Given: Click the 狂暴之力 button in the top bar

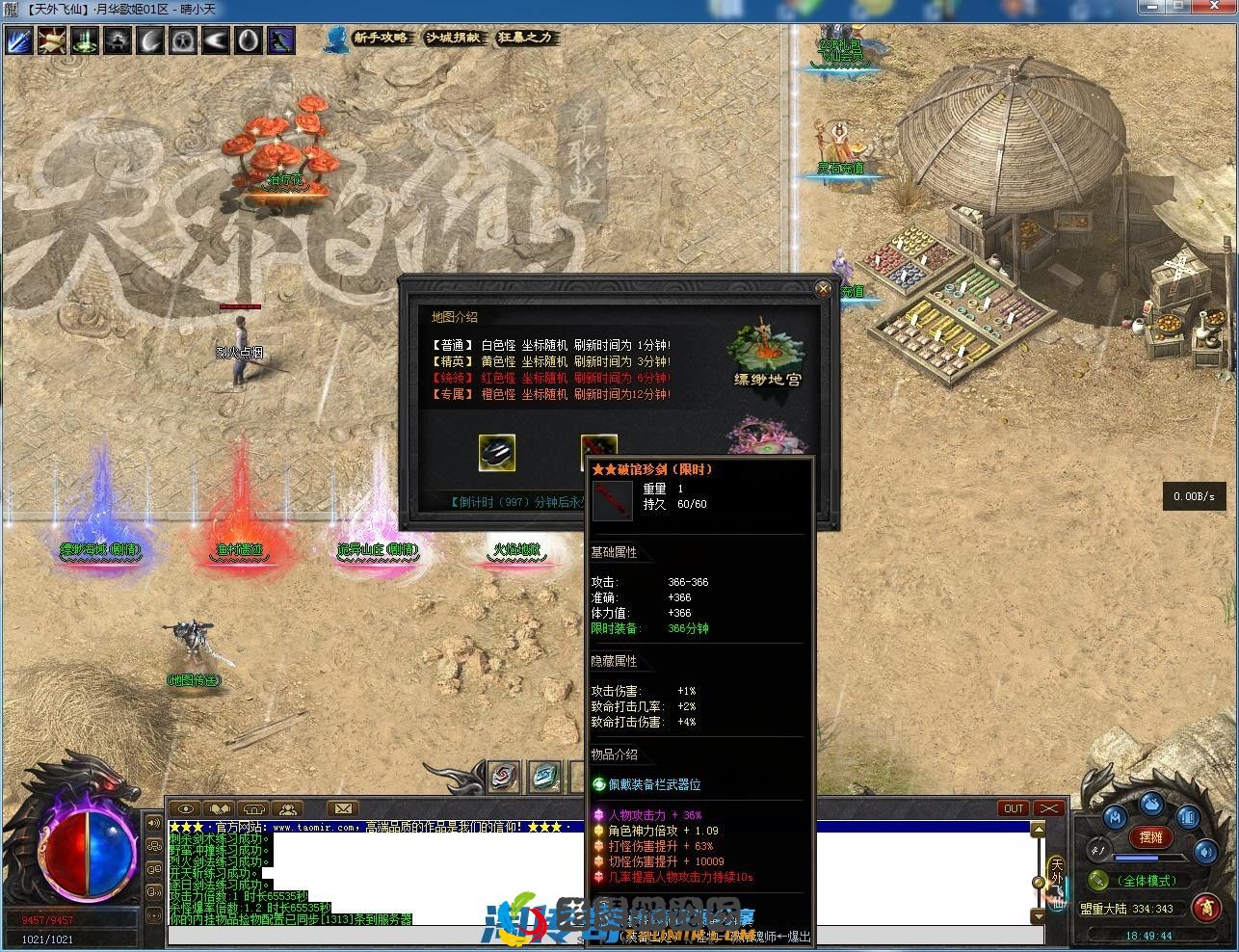Looking at the screenshot, I should point(526,40).
